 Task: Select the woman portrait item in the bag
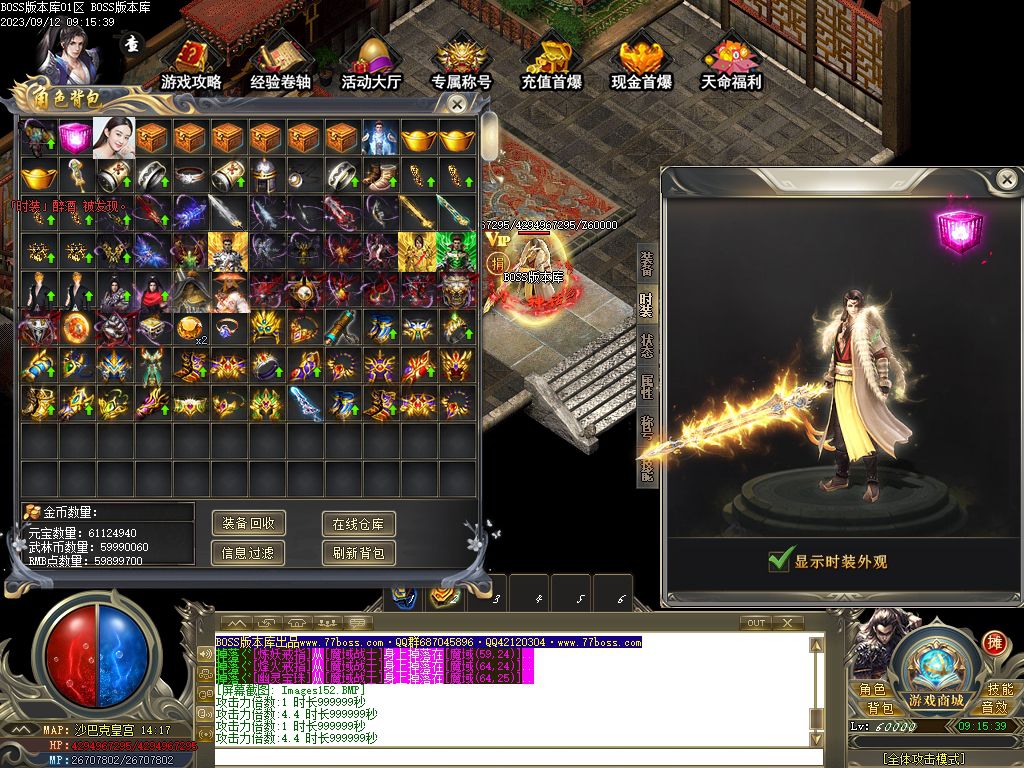tap(113, 138)
